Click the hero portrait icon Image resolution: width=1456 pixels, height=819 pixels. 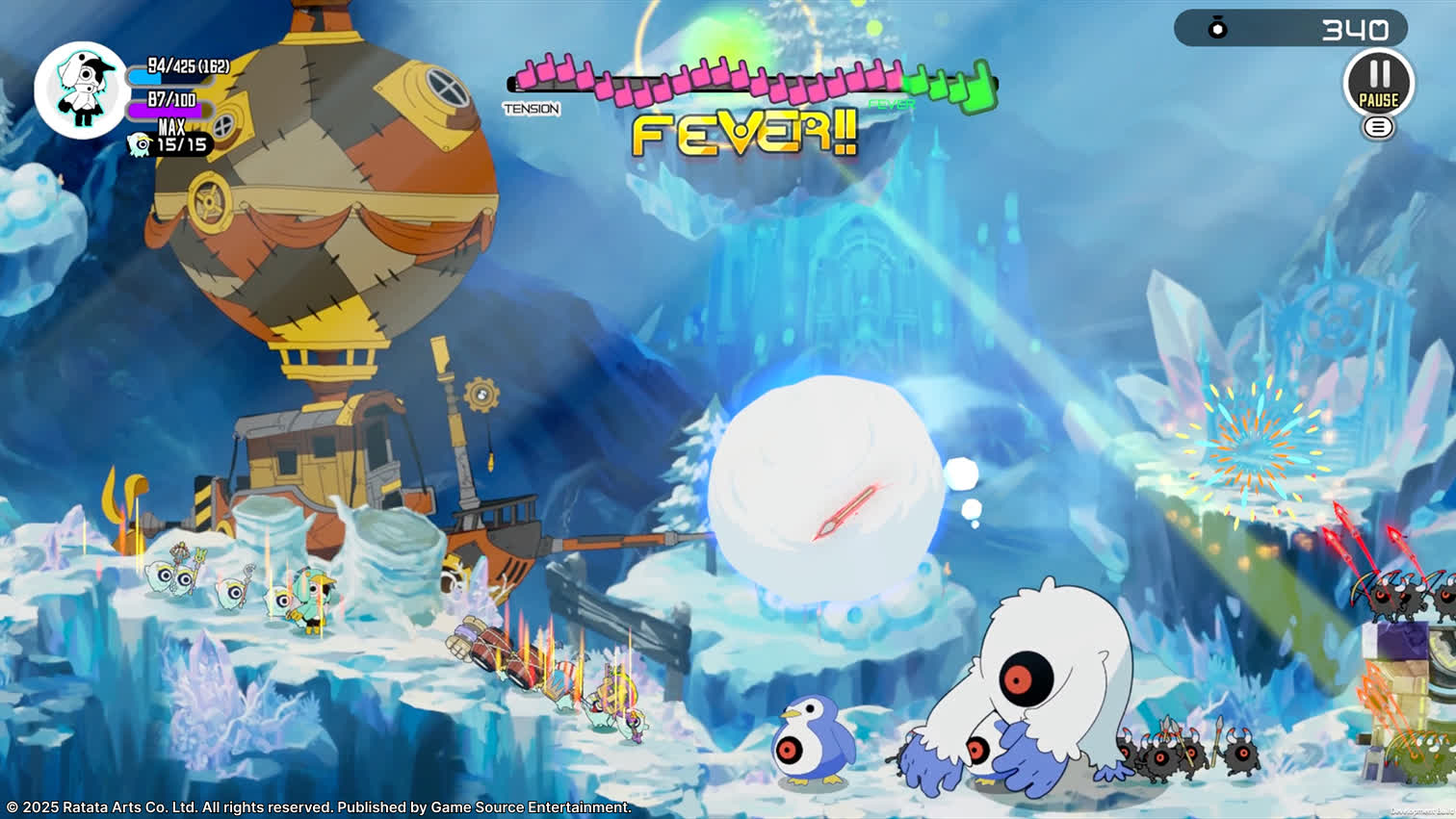click(x=81, y=90)
